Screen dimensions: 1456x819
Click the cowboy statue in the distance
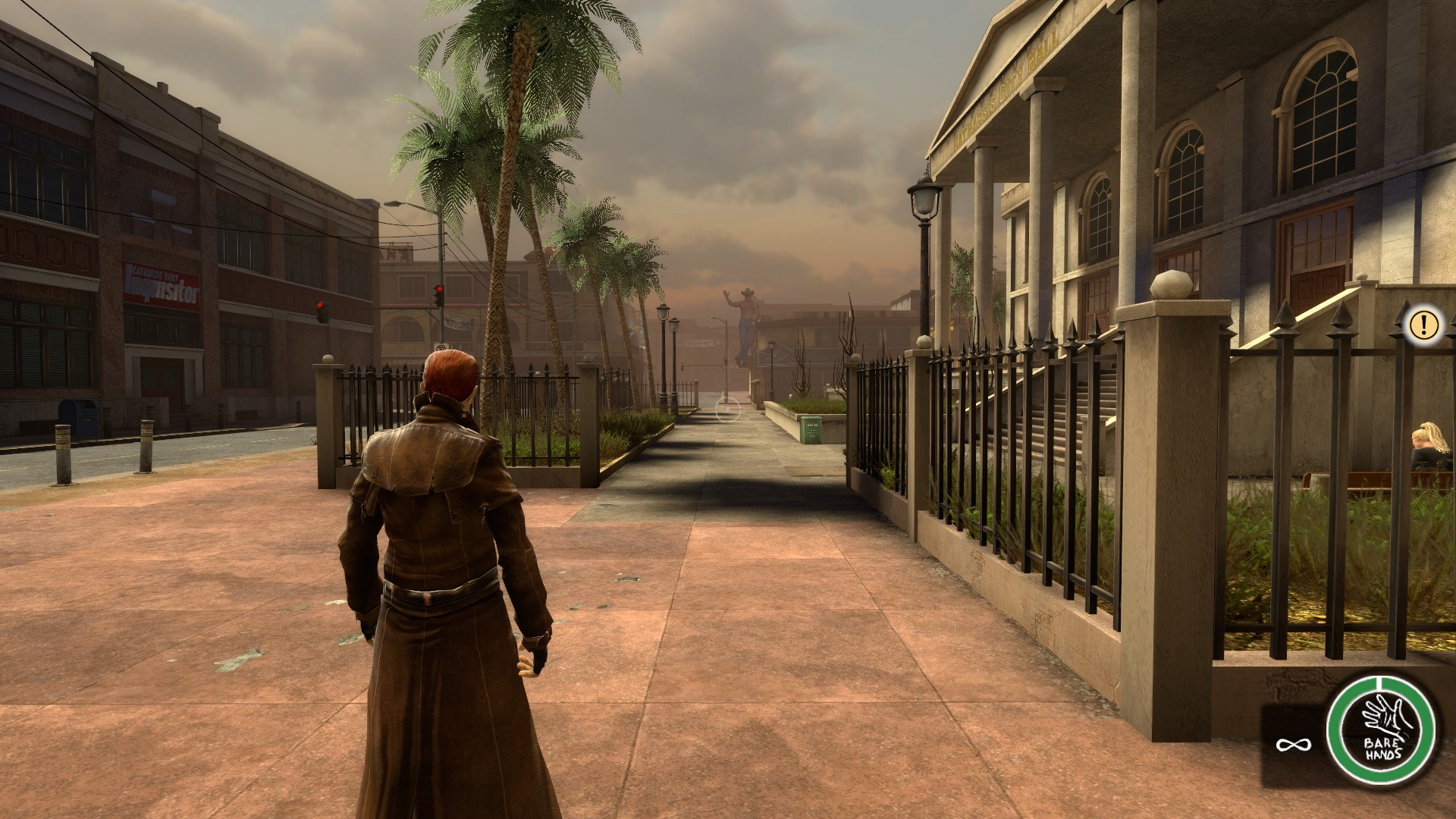point(745,318)
